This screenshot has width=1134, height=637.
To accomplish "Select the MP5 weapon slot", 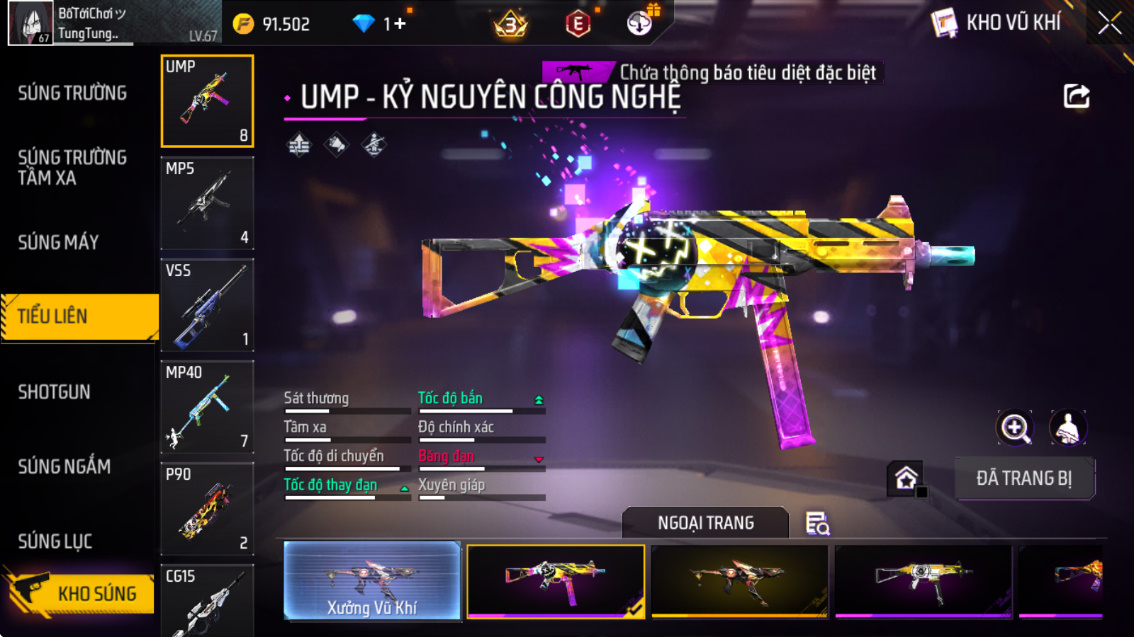I will tap(207, 203).
